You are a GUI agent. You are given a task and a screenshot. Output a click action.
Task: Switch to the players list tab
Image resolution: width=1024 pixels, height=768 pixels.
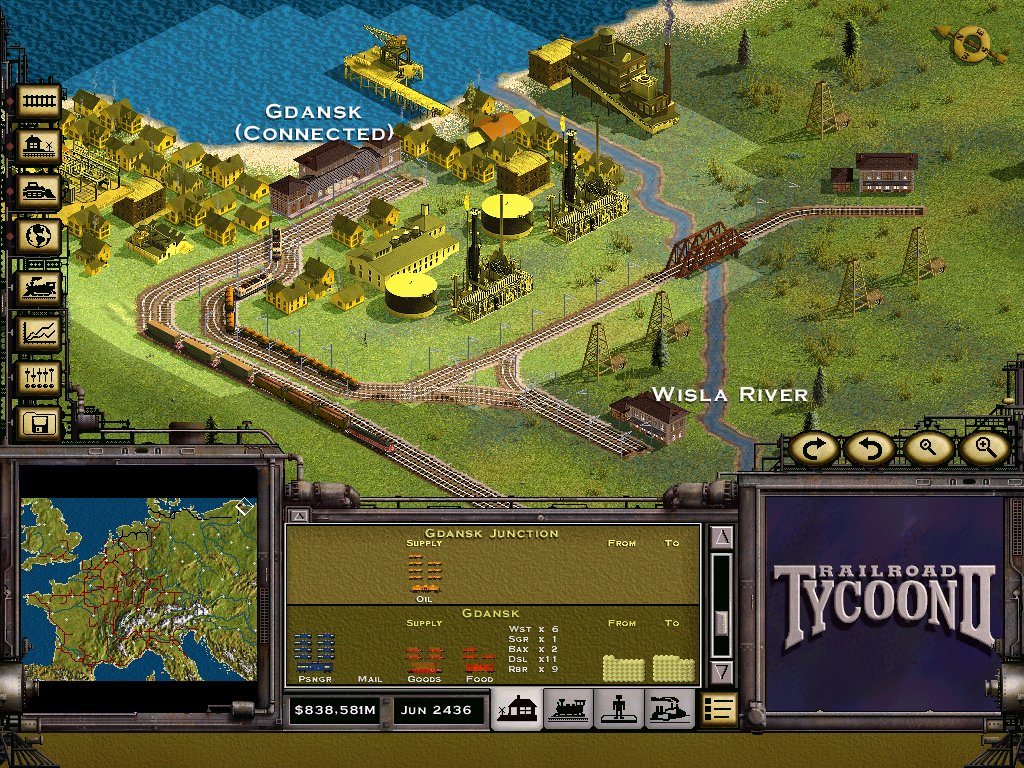(619, 709)
